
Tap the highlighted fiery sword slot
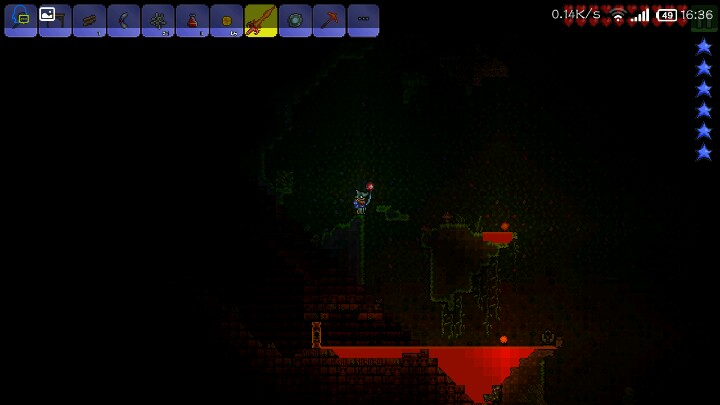pyautogui.click(x=261, y=20)
